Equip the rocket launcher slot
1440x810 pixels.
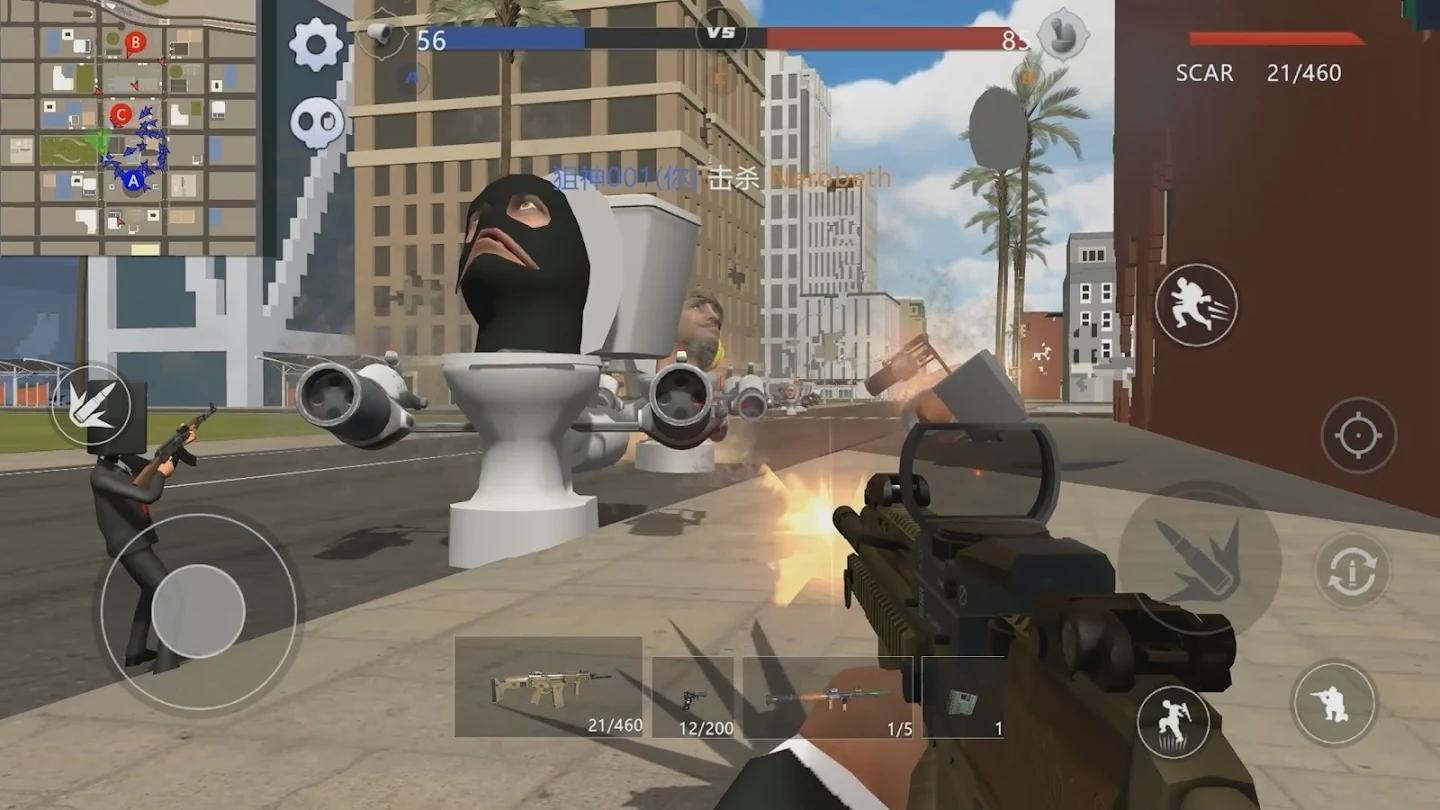[x=827, y=697]
